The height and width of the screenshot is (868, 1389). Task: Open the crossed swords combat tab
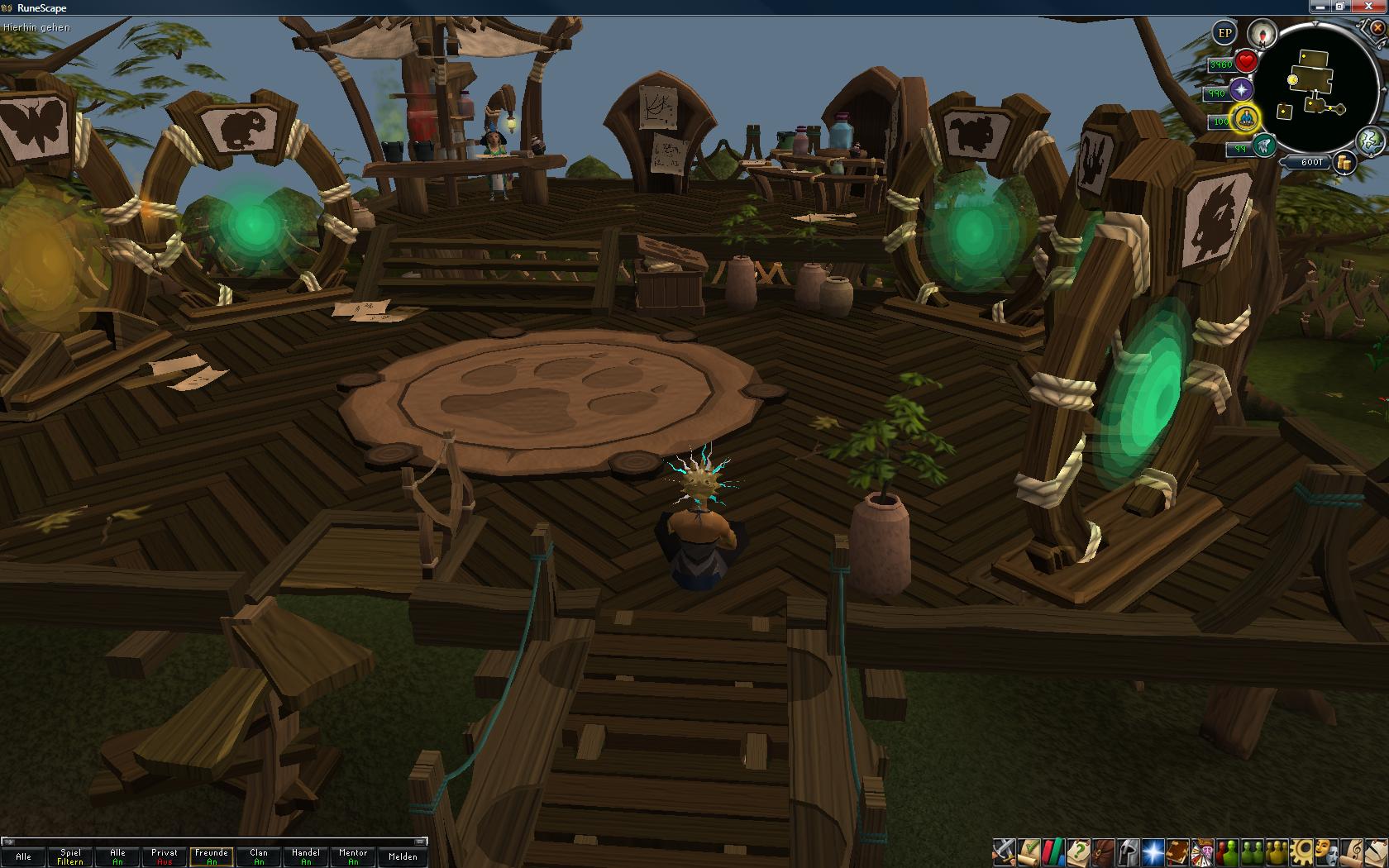pyautogui.click(x=1004, y=851)
